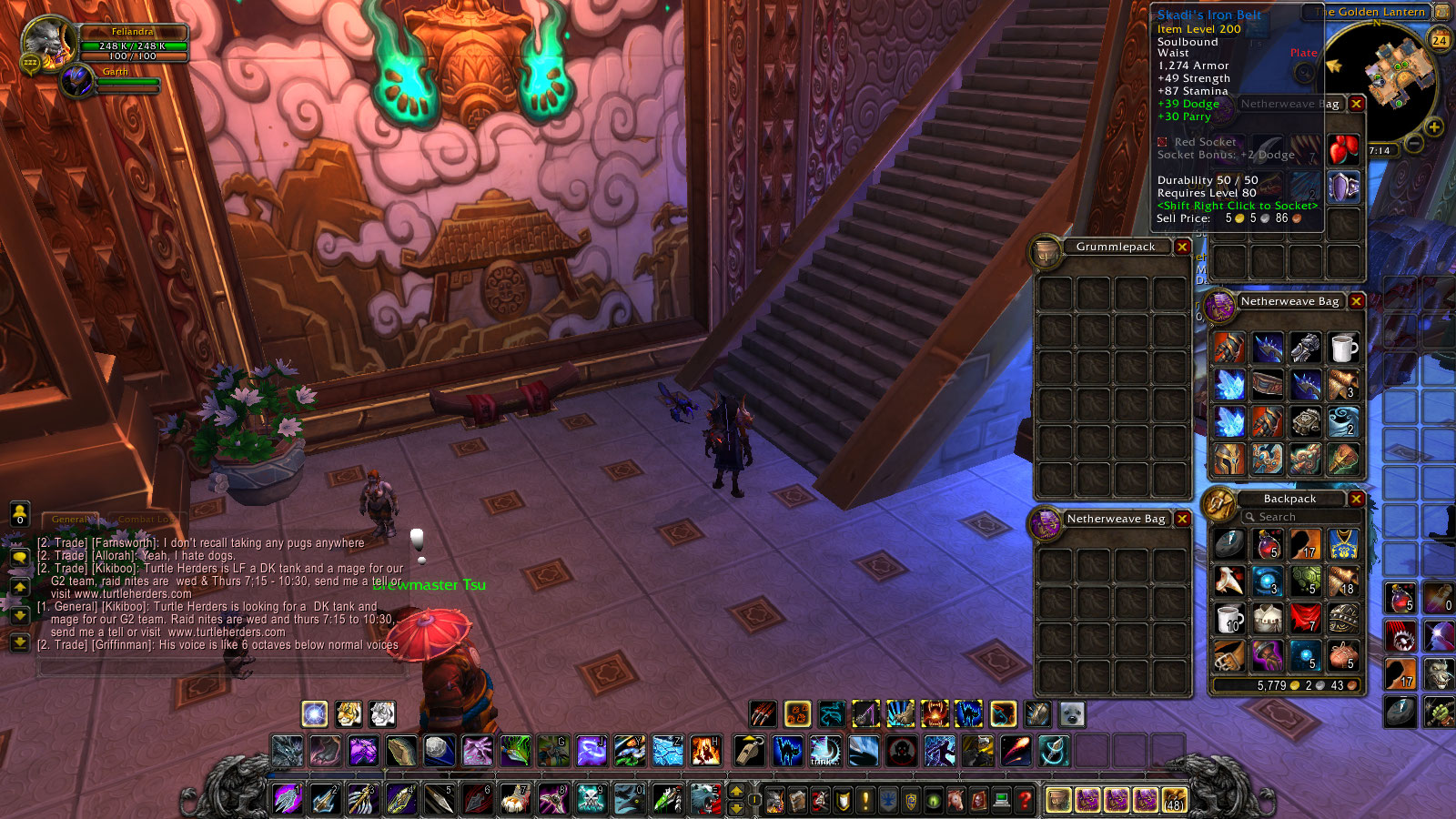Click the friends icon above the chat window
The height and width of the screenshot is (819, 1456).
[x=19, y=514]
